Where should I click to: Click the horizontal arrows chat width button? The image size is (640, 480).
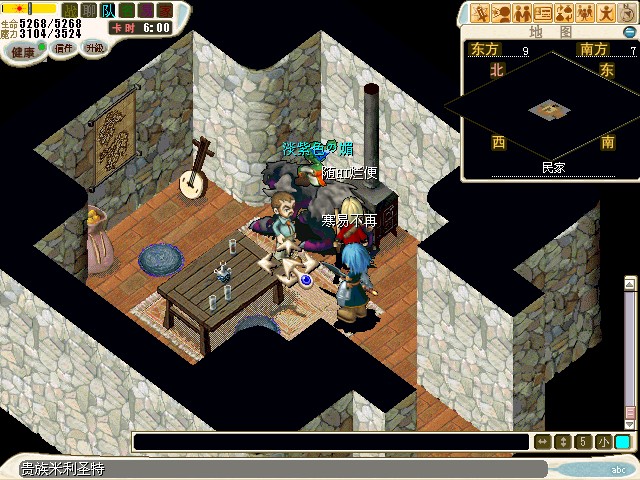tap(543, 442)
